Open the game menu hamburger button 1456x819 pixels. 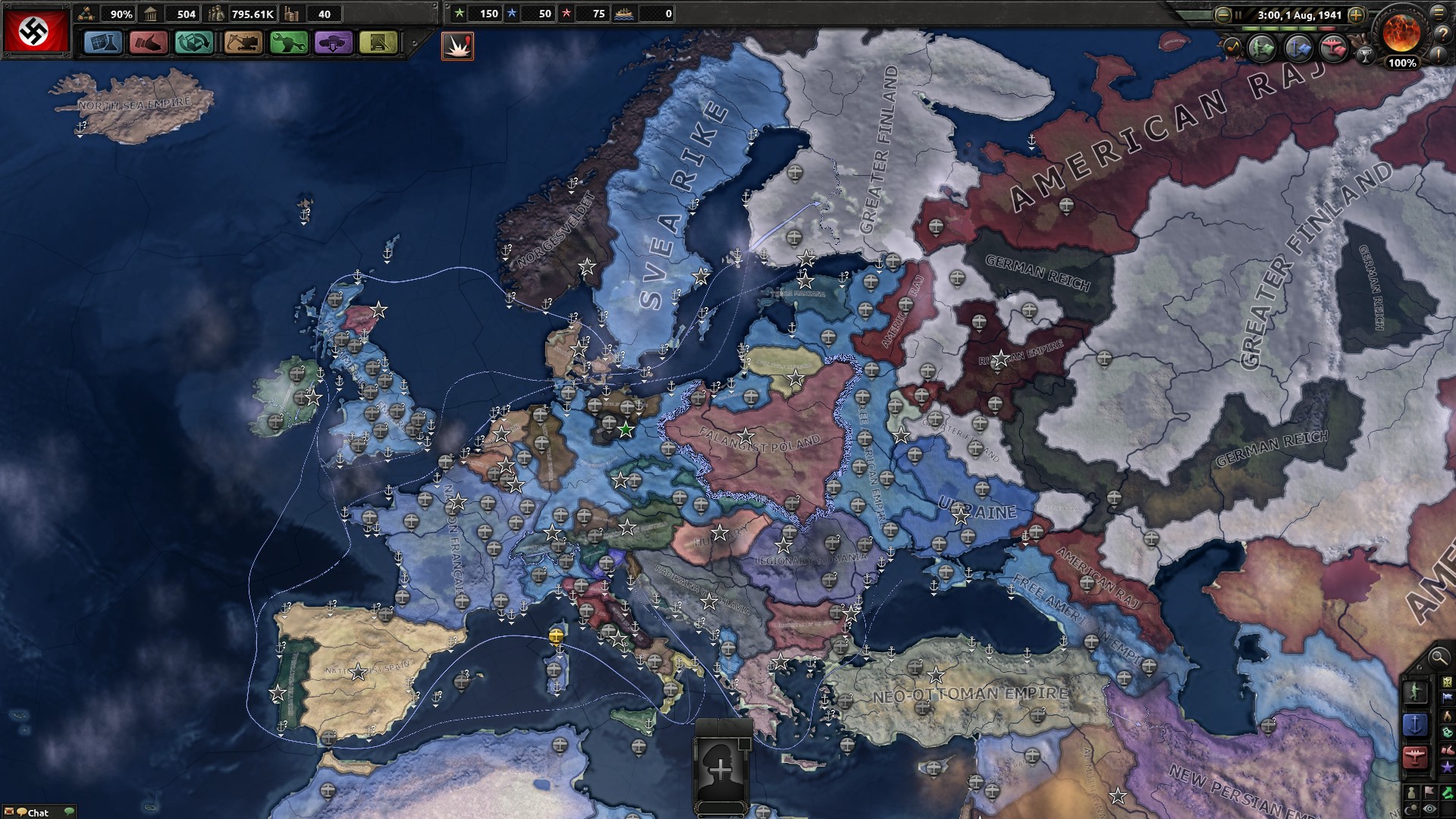[1439, 14]
